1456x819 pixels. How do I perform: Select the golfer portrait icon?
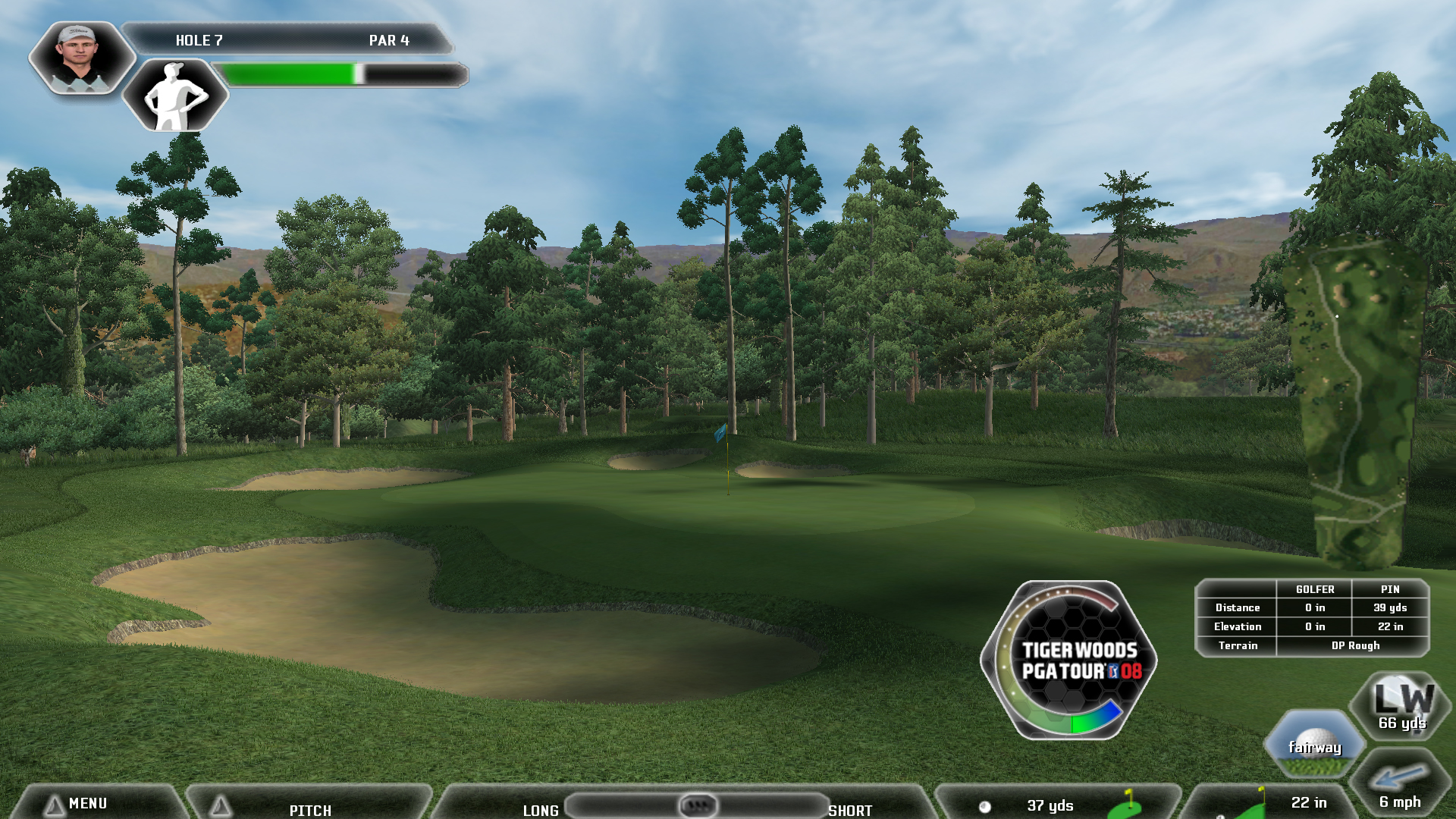coord(80,57)
